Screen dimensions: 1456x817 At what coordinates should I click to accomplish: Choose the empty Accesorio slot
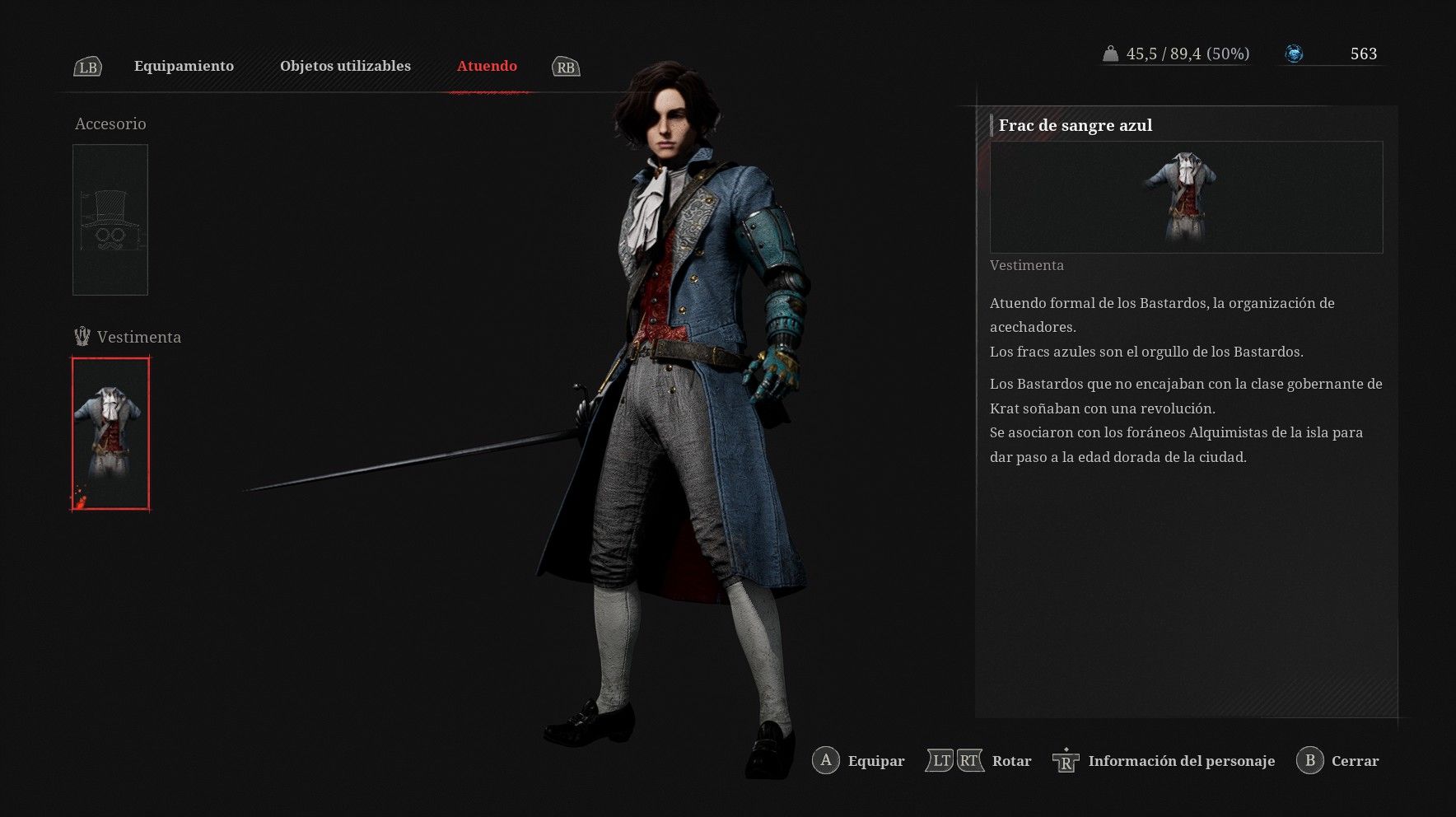coord(110,220)
